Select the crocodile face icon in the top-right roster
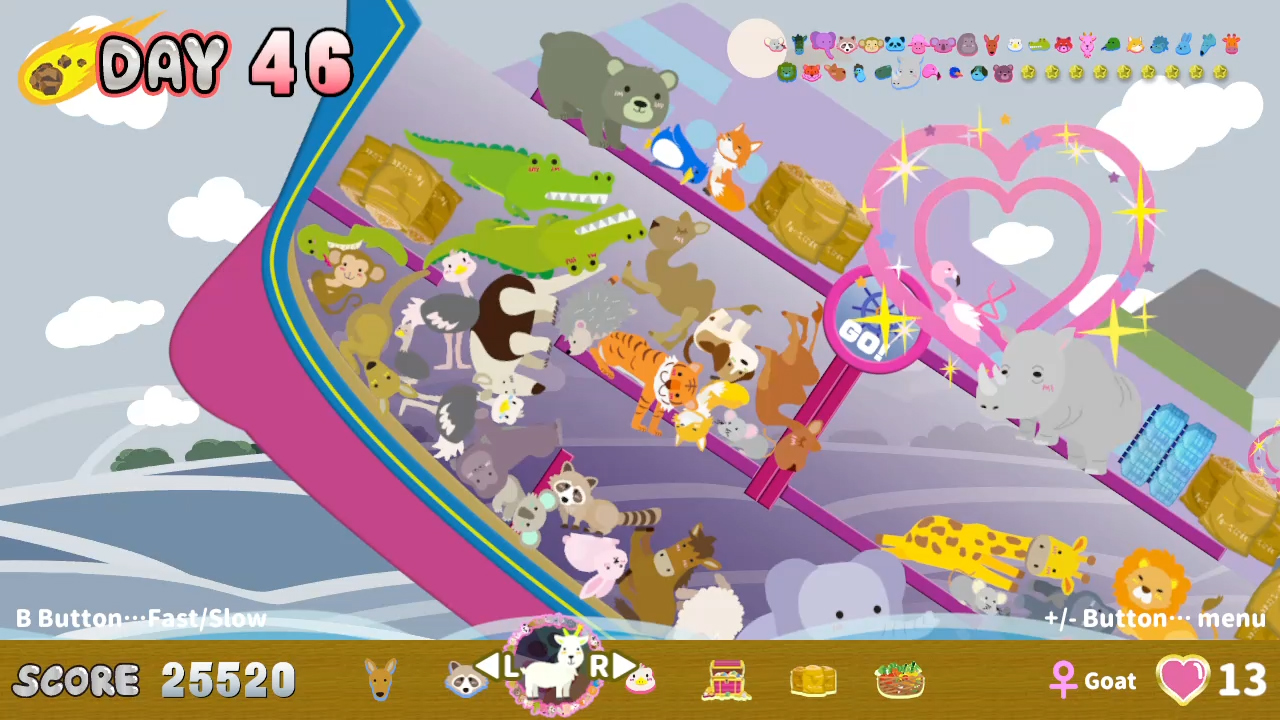The height and width of the screenshot is (720, 1280). (x=1039, y=44)
